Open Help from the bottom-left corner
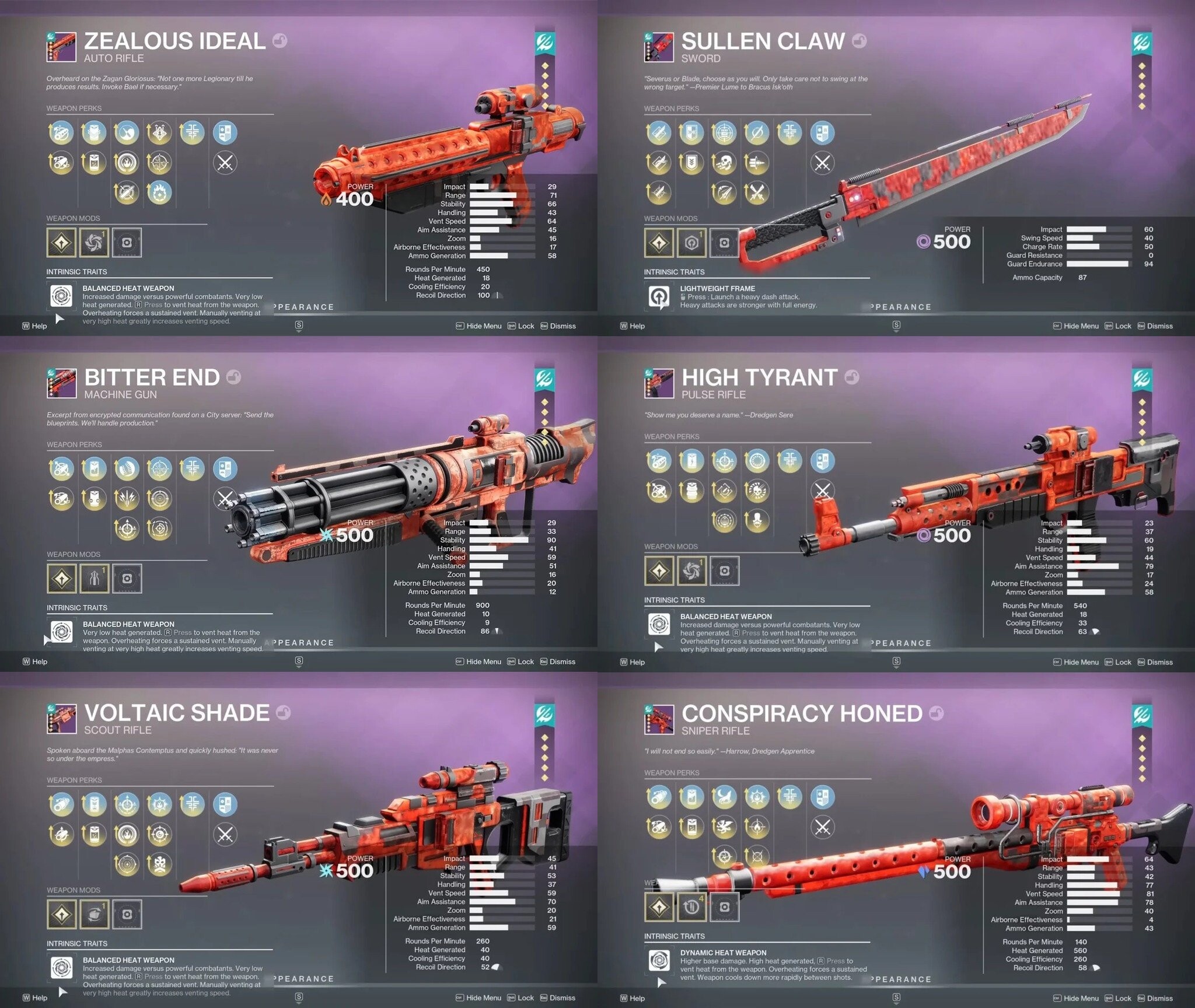The width and height of the screenshot is (1195, 1008). tap(35, 998)
